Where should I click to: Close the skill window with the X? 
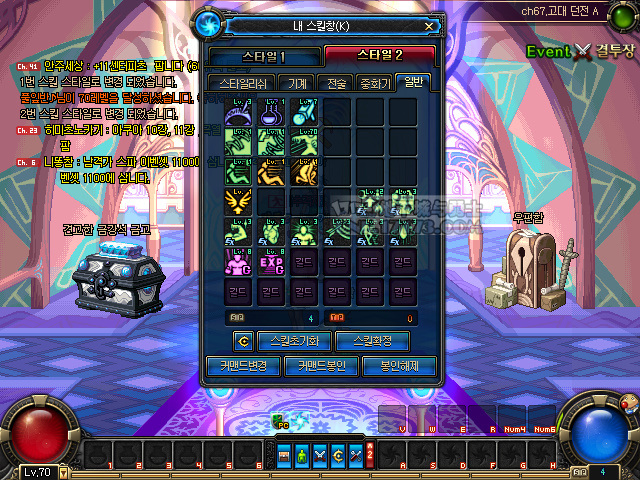[430, 26]
